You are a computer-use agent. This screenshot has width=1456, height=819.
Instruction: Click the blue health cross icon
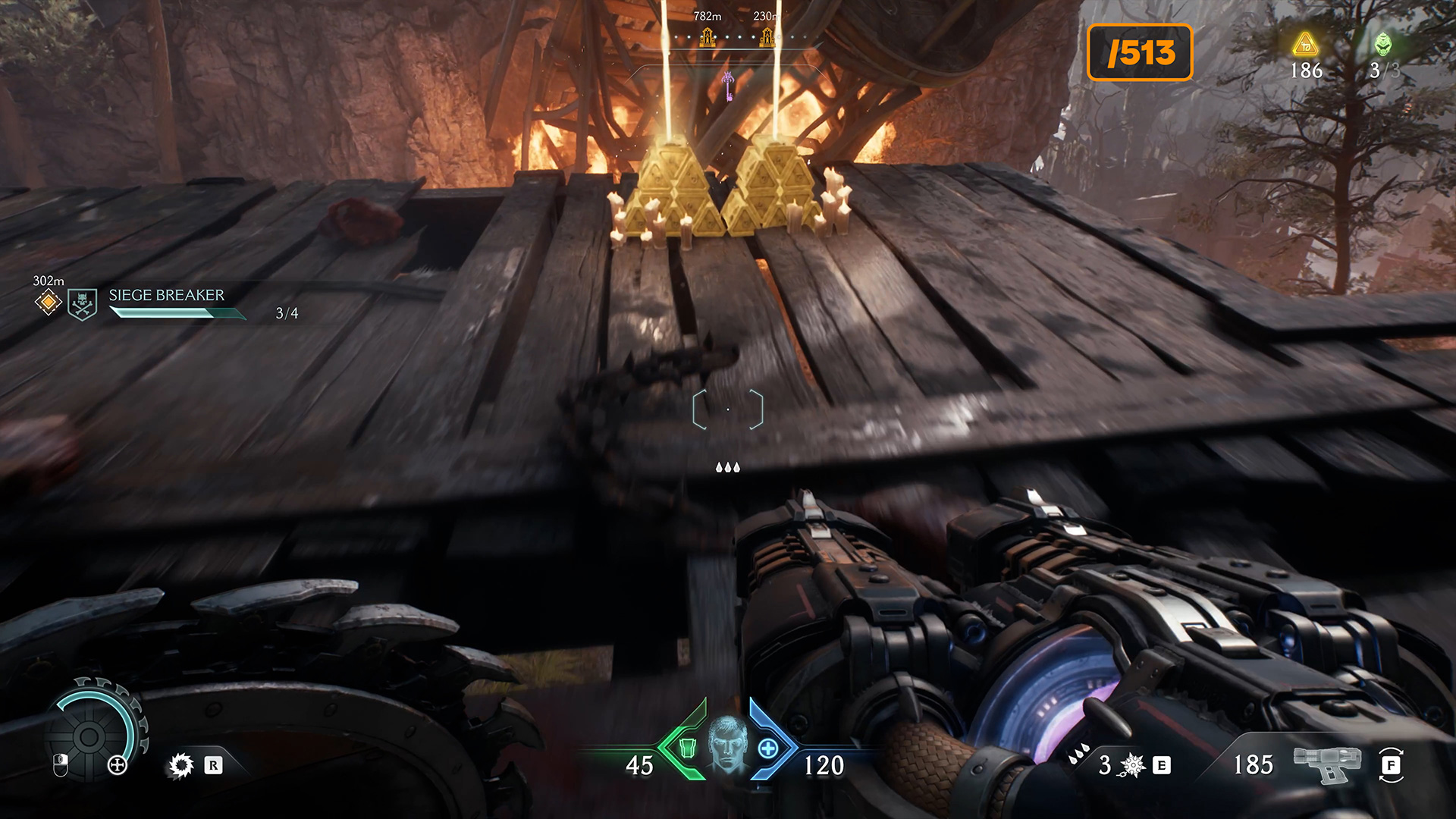[768, 748]
